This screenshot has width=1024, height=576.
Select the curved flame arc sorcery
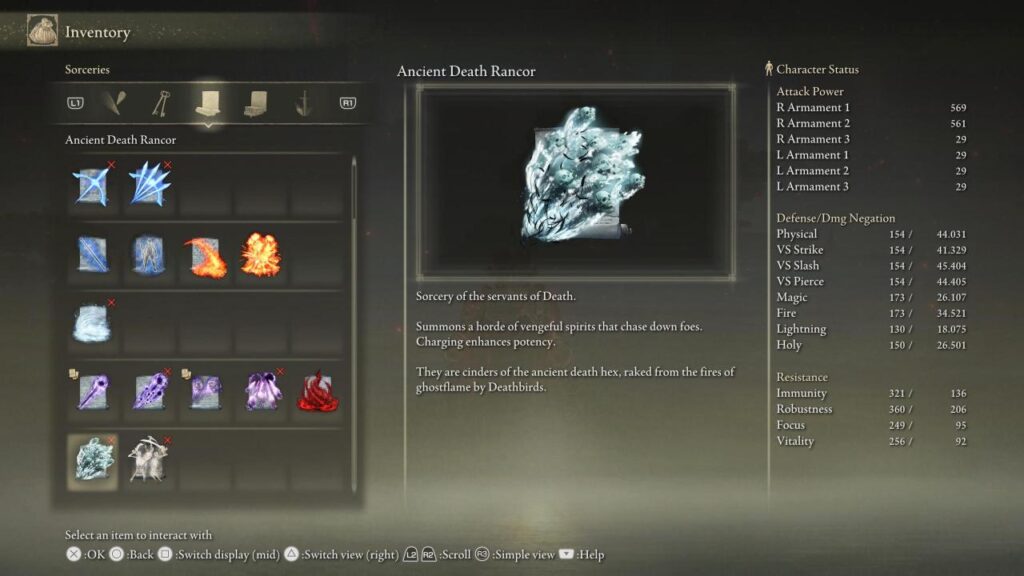click(x=205, y=255)
